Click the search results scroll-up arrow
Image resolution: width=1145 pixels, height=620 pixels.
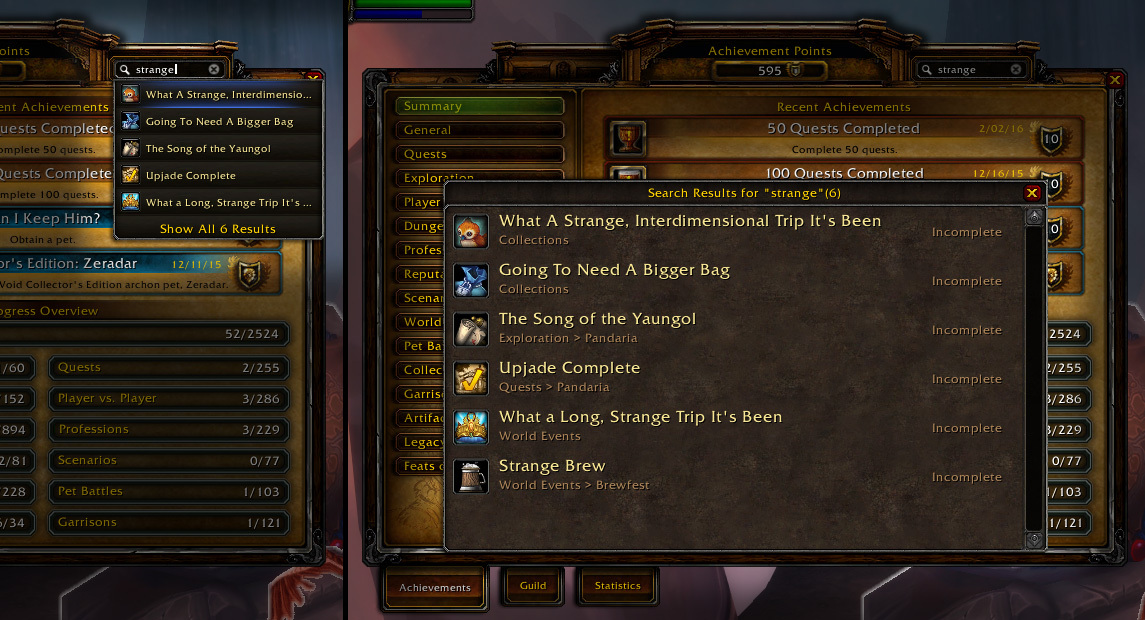1034,216
